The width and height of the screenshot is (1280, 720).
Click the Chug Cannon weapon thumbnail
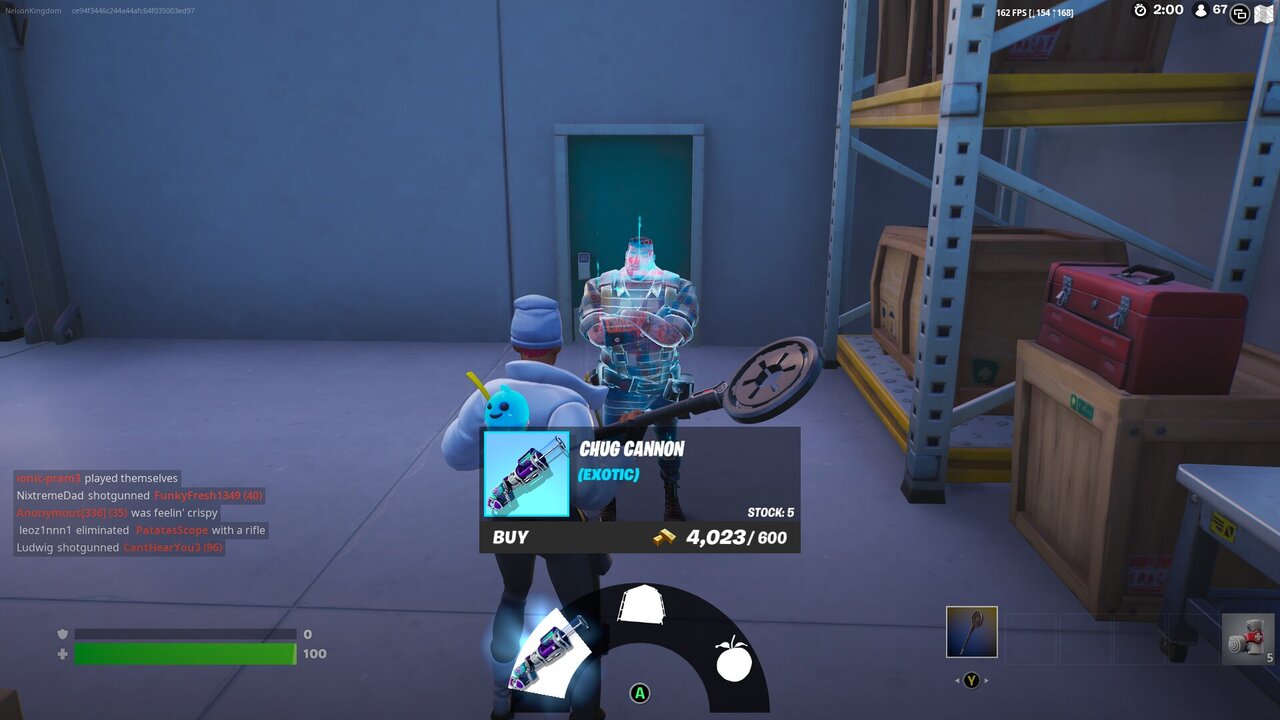[x=528, y=475]
